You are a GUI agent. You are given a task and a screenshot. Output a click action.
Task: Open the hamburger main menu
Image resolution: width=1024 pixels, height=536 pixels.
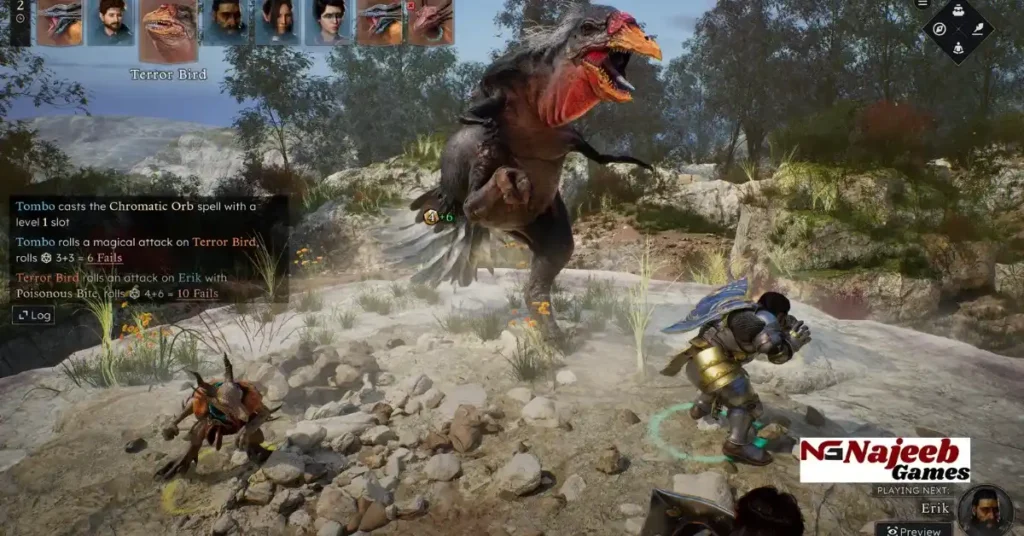922,4
